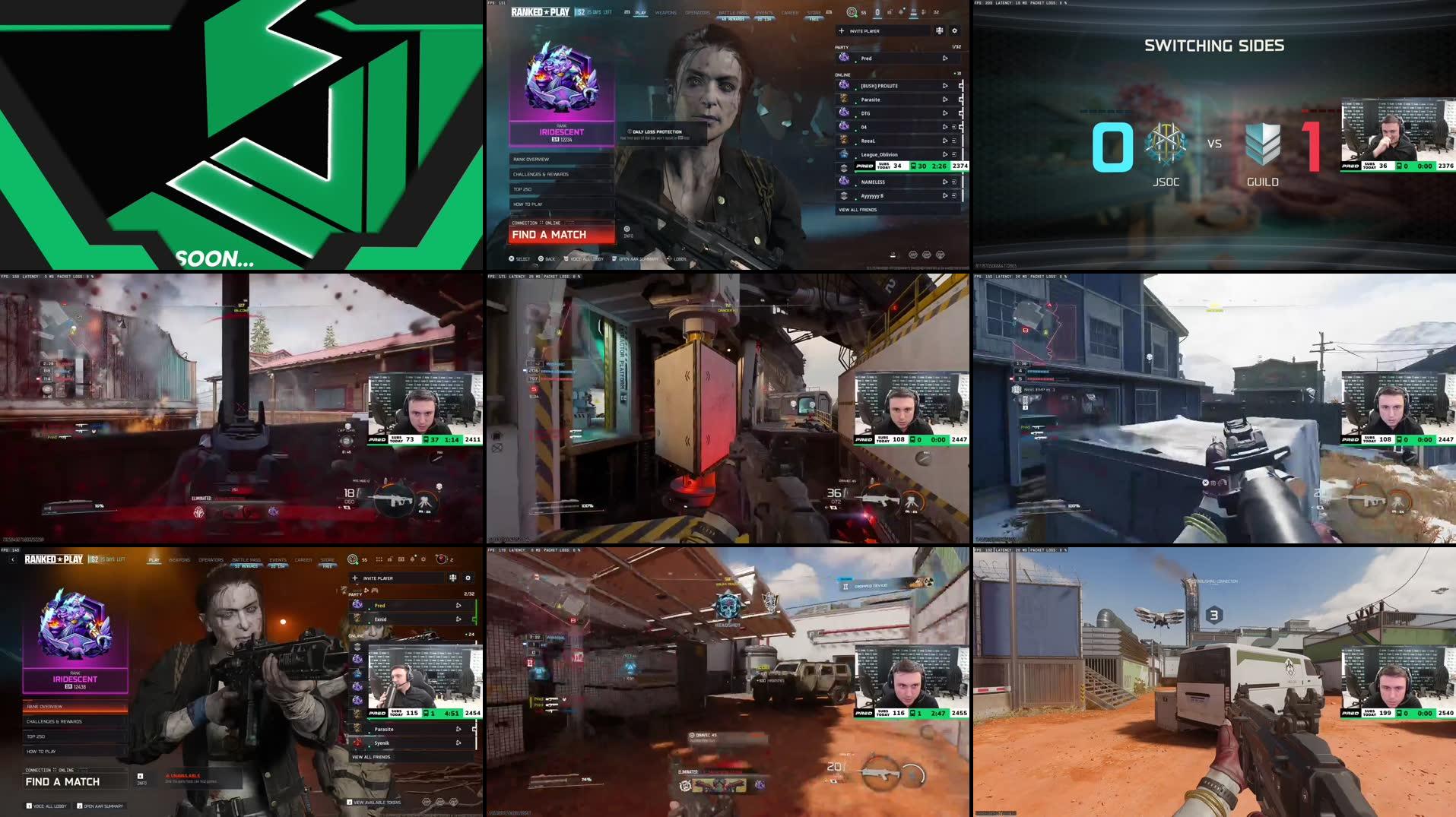This screenshot has height=817, width=1456.
Task: Expand the +31 more online friends indicator
Action: (956, 72)
